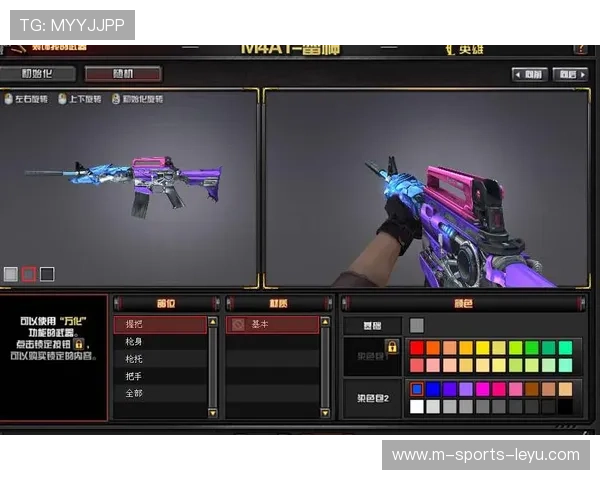Pick the default gray color swatch
The width and height of the screenshot is (600, 480).
coord(417,325)
